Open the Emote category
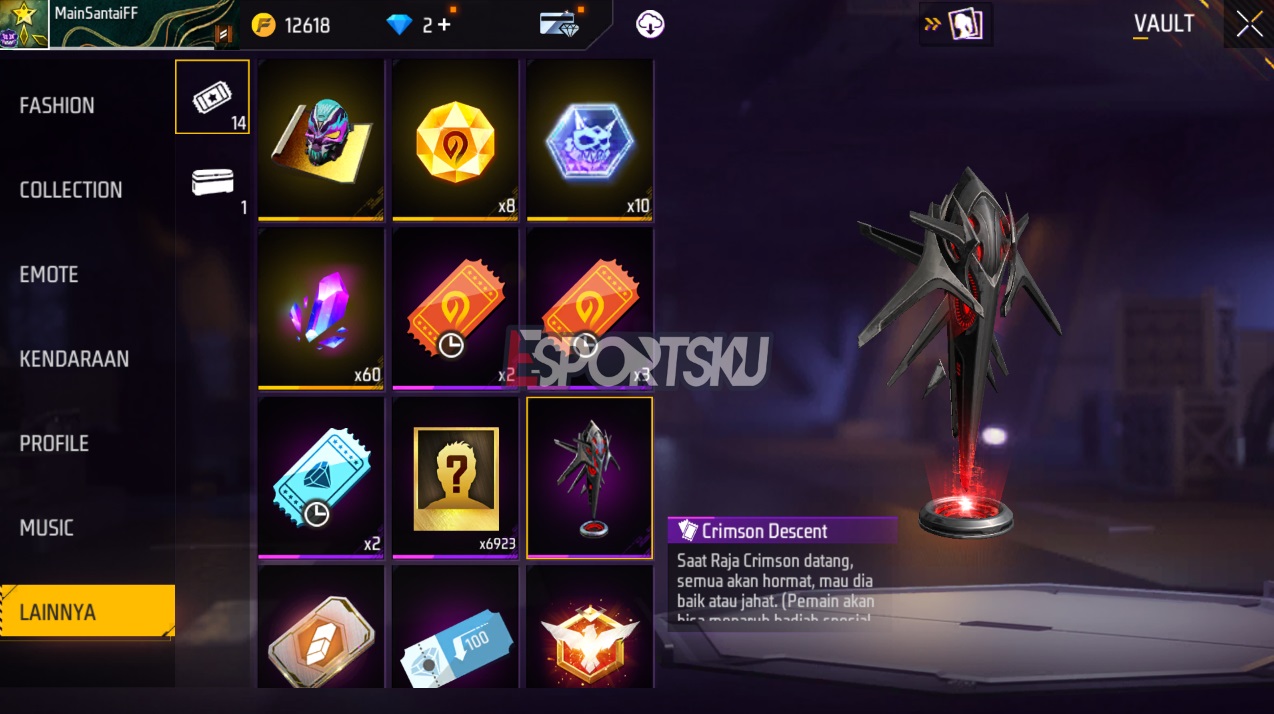Viewport: 1274px width, 714px height. pyautogui.click(x=49, y=274)
